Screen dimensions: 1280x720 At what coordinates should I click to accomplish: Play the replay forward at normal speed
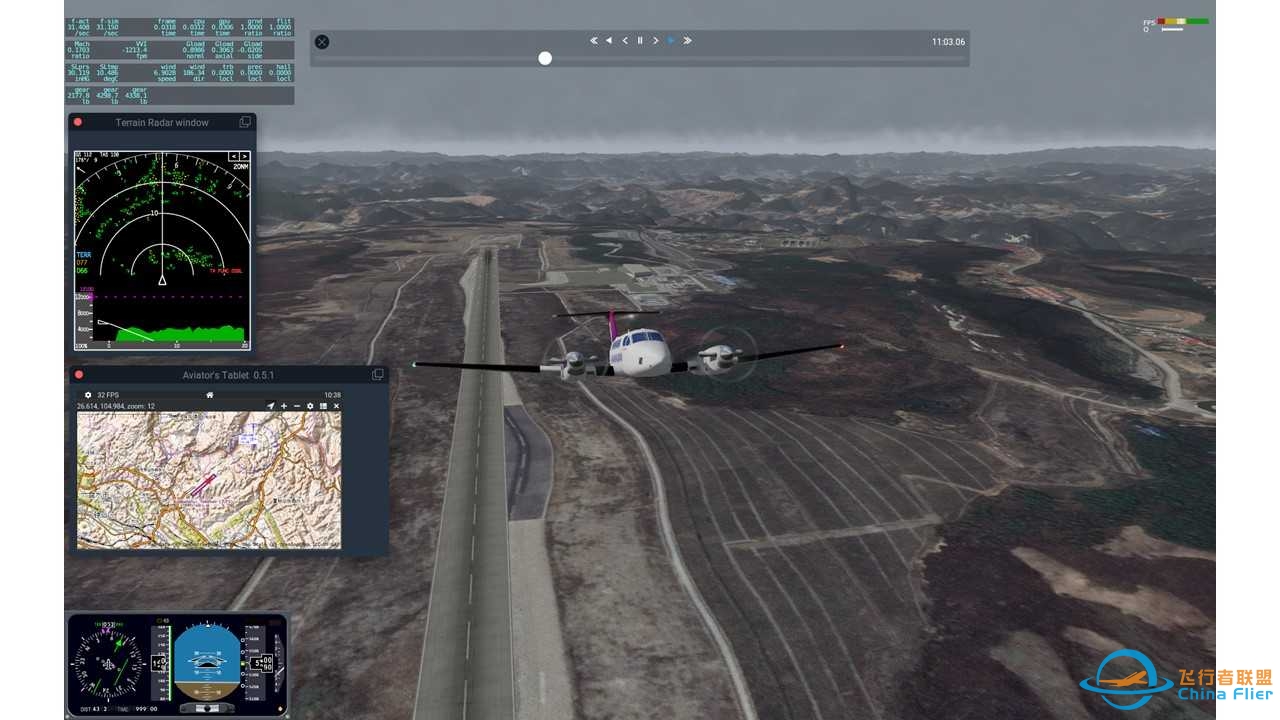[x=671, y=41]
